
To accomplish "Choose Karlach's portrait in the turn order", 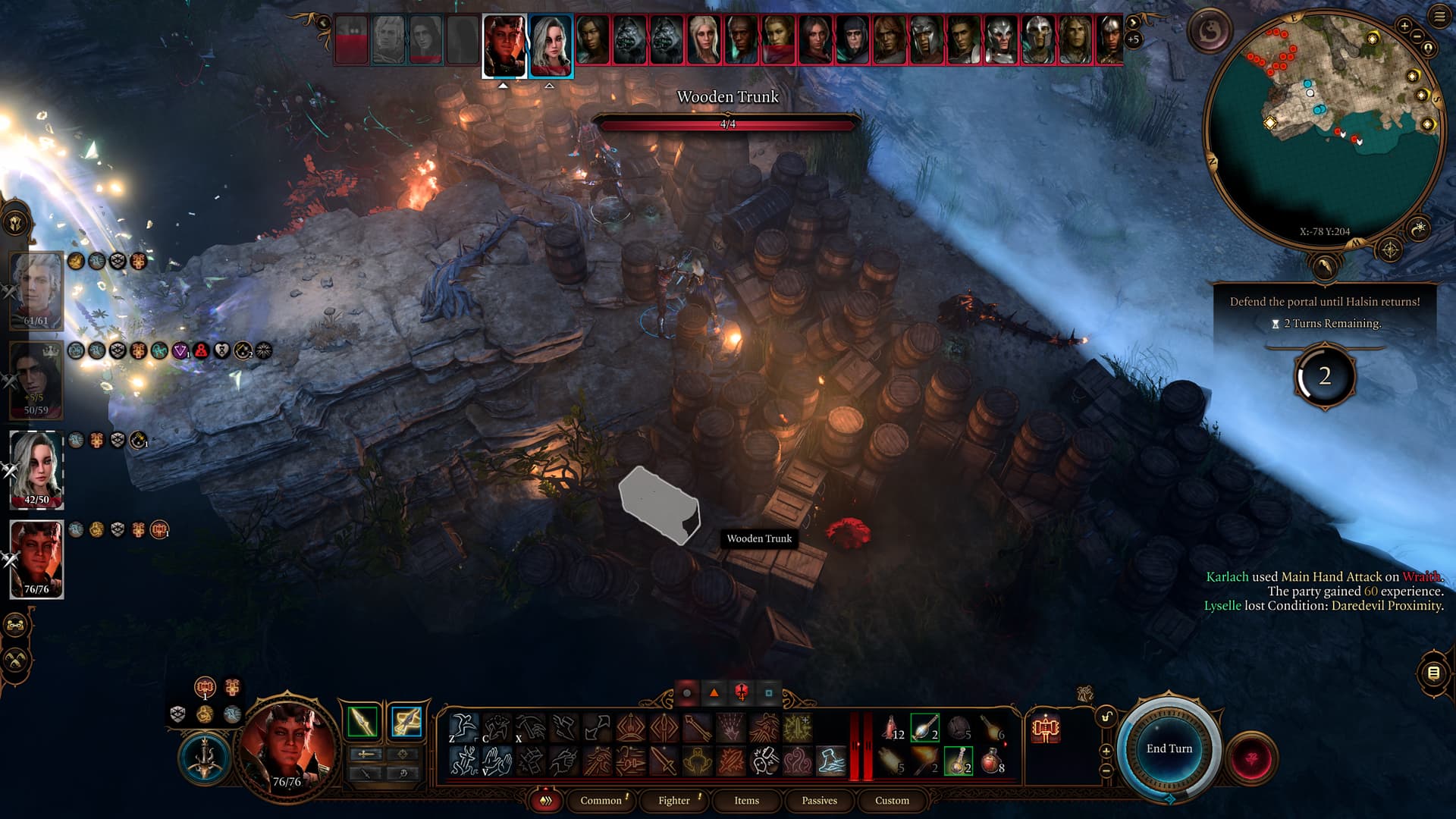I will (x=504, y=45).
